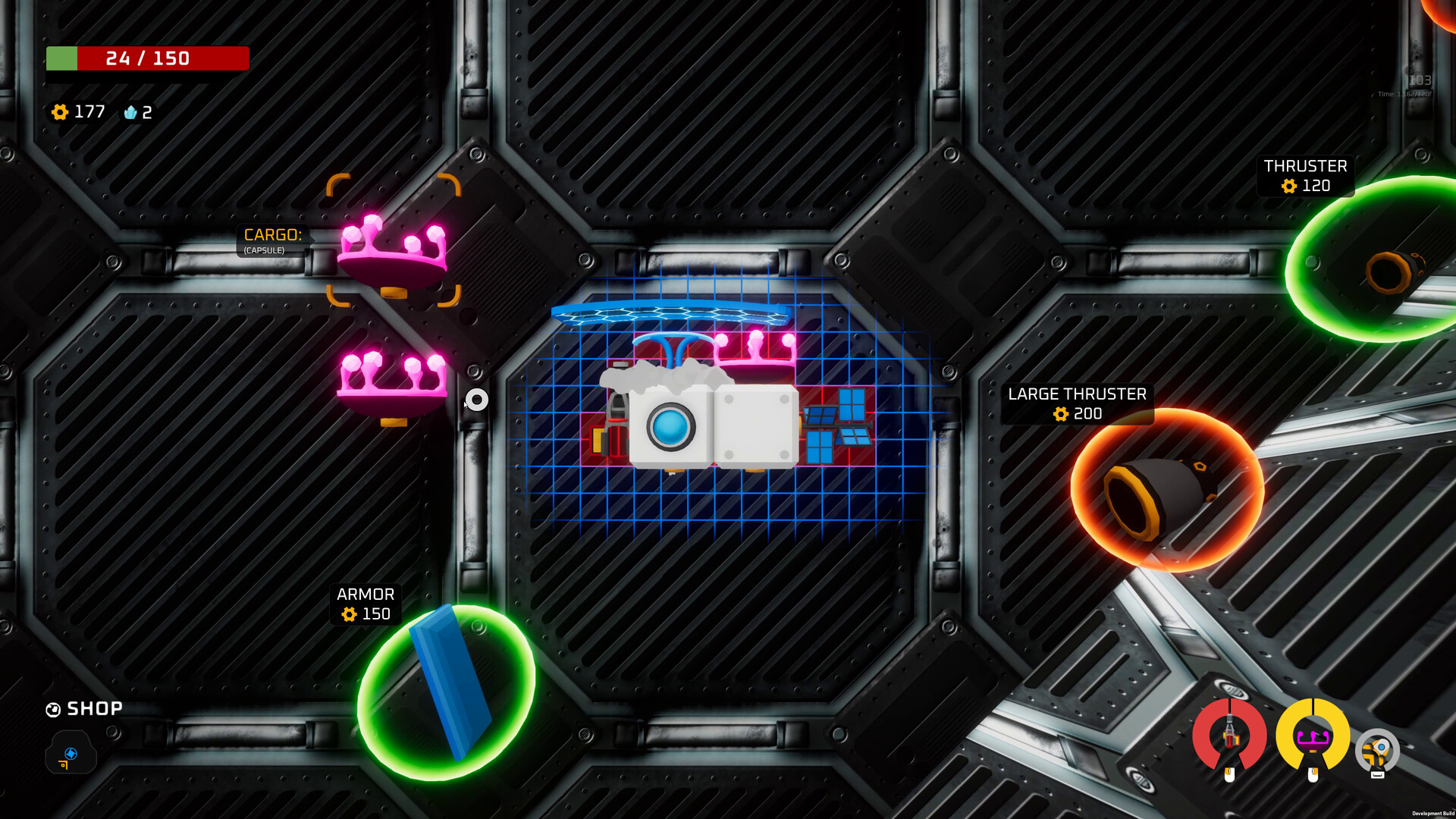This screenshot has height=819, width=1456.
Task: Click the CARGO: (CAPSULE) label
Action: tap(271, 241)
